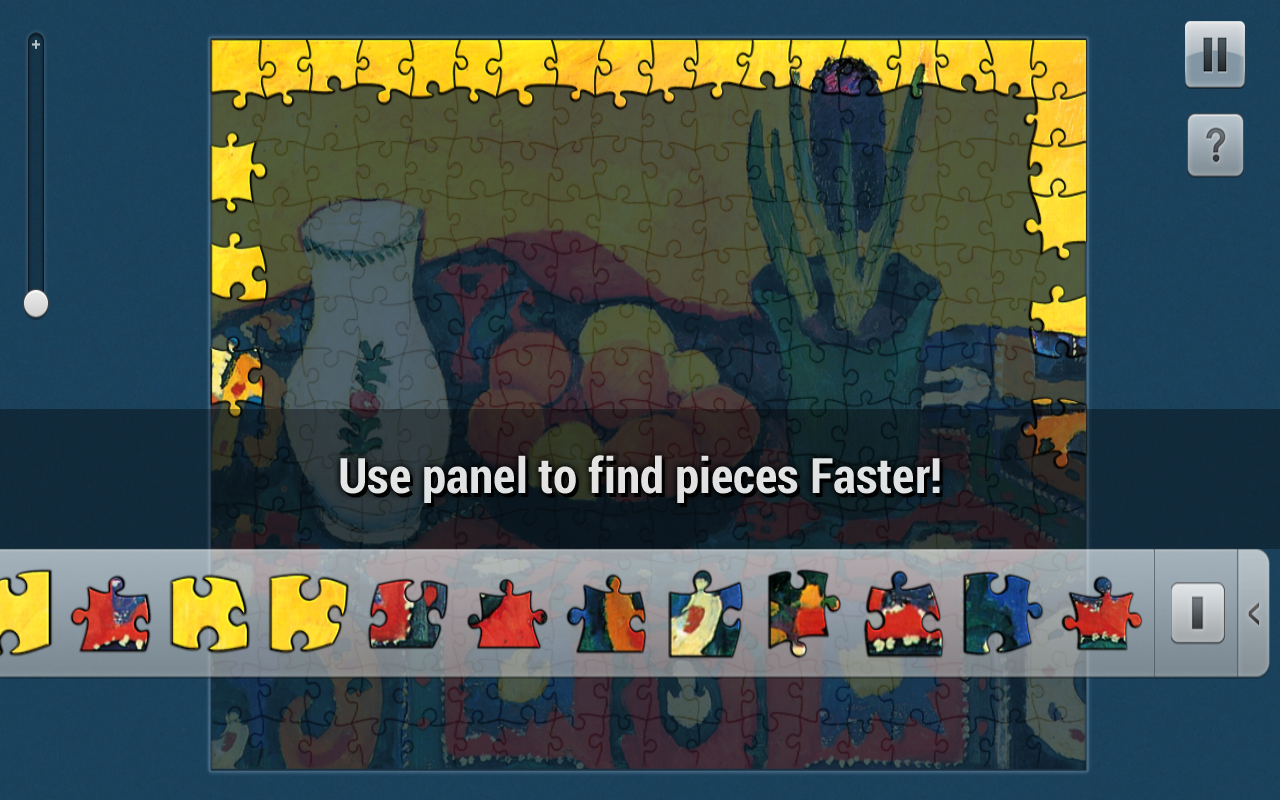This screenshot has width=1280, height=800.
Task: Dismiss the 'Use panel to find pieces Faster!' banner
Action: coord(640,478)
